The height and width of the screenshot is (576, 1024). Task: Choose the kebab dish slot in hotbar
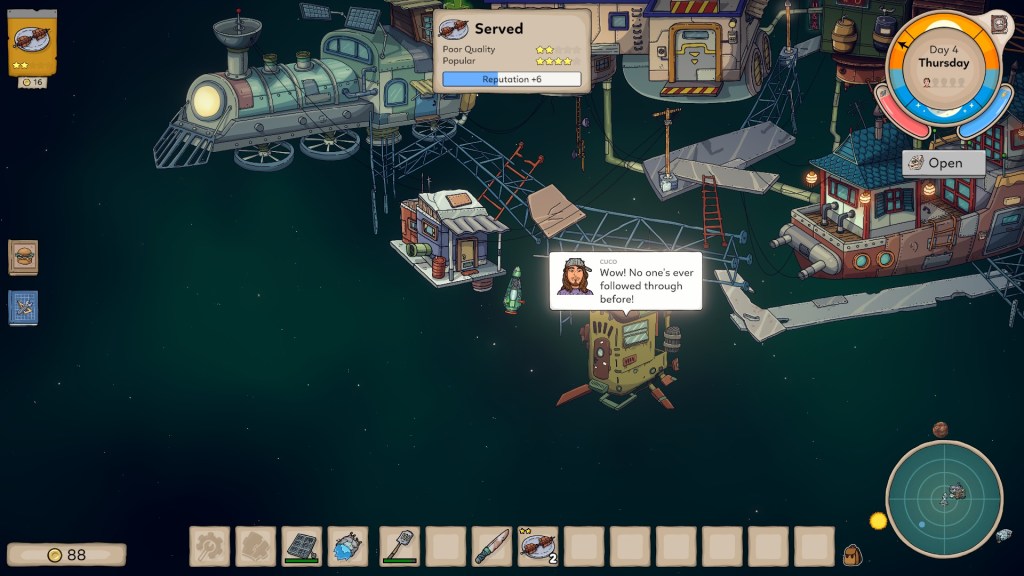click(x=538, y=546)
